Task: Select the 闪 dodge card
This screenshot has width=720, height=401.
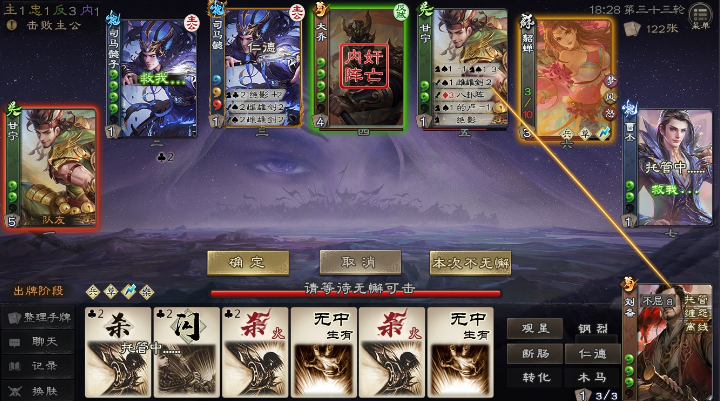Action: [x=185, y=352]
